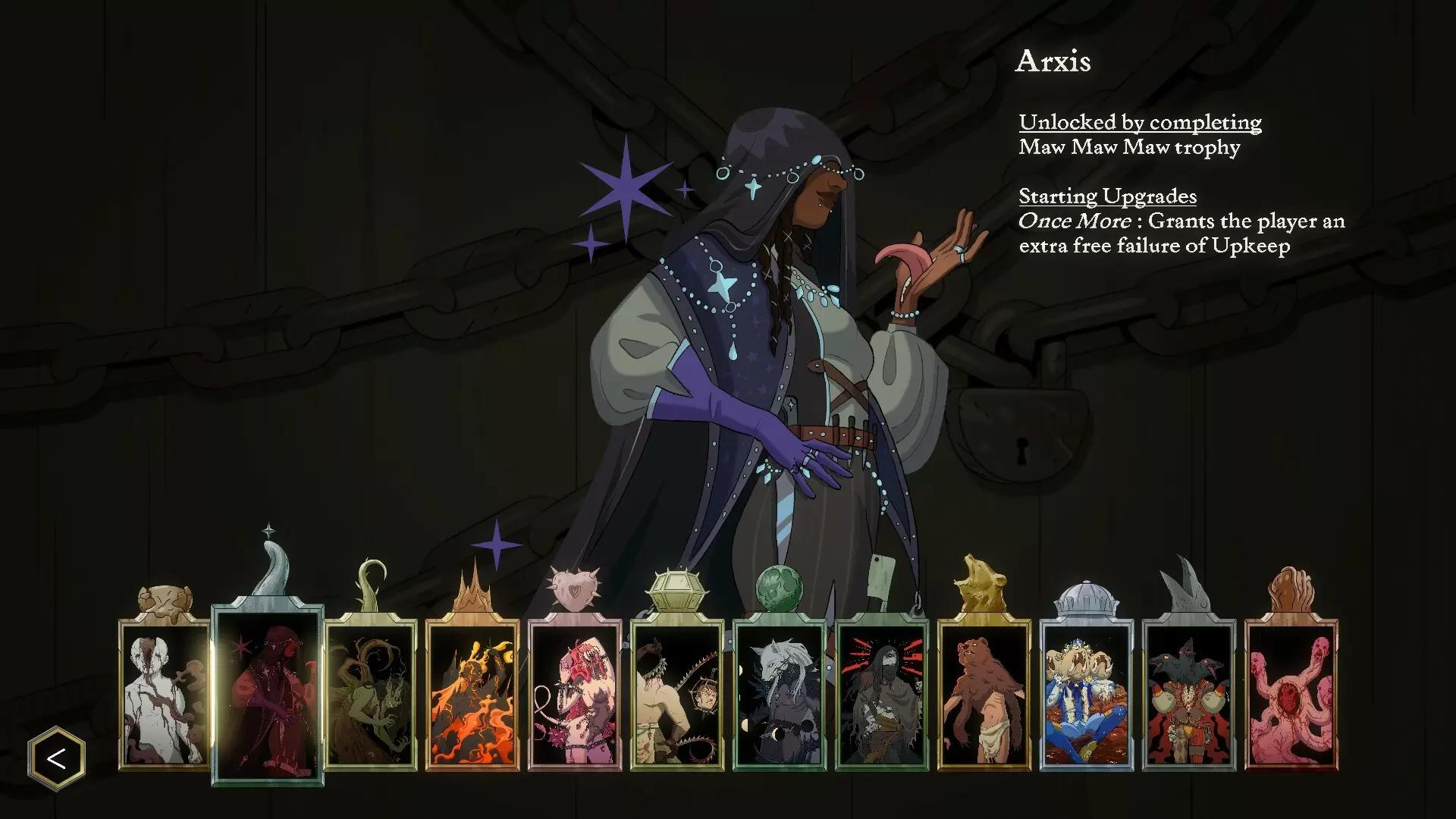Select the pale white bleeding figure card

click(165, 694)
